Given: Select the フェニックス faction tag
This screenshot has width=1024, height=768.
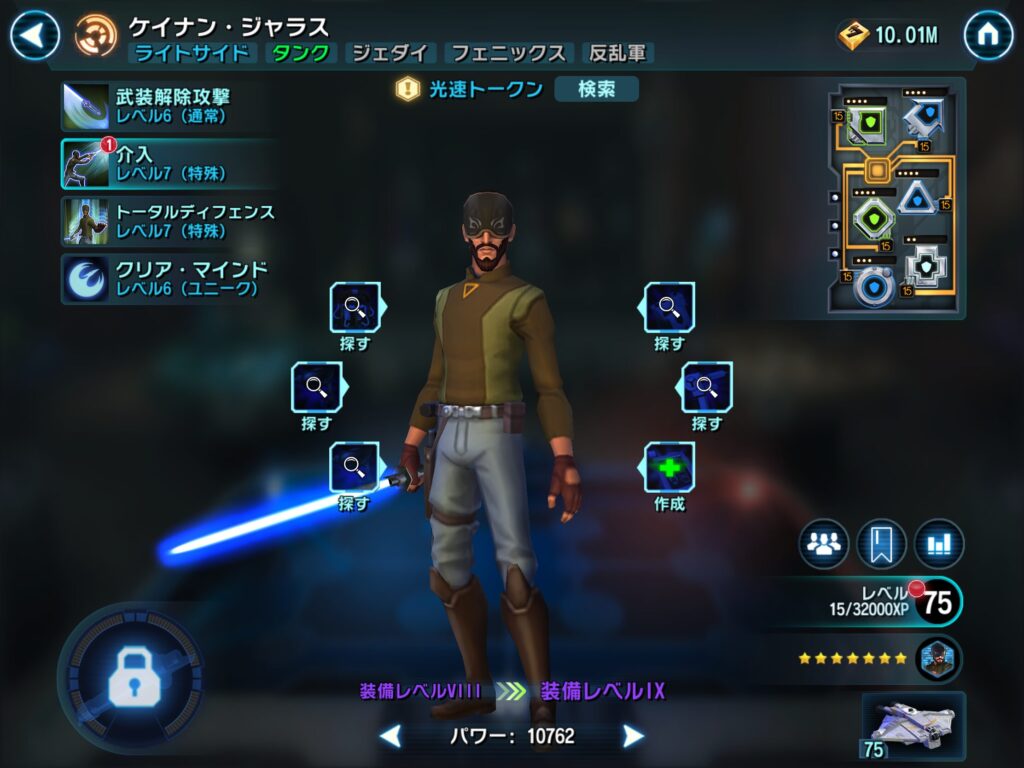Looking at the screenshot, I should pyautogui.click(x=507, y=54).
